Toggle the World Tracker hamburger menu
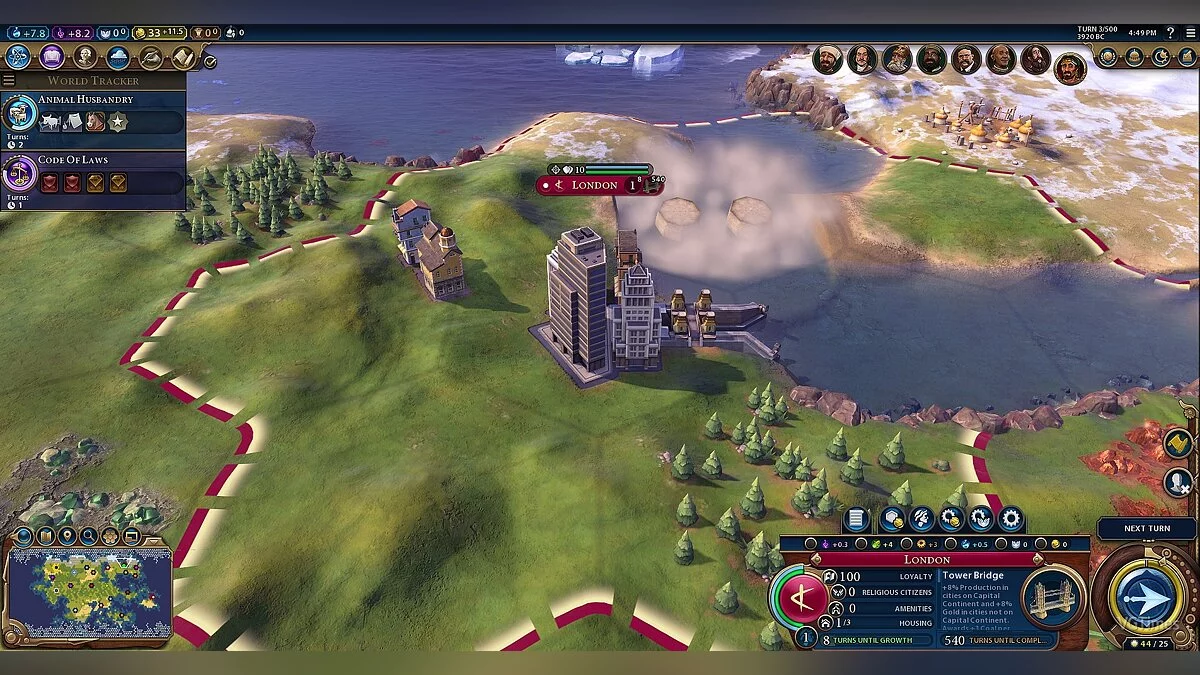 [x=9, y=80]
